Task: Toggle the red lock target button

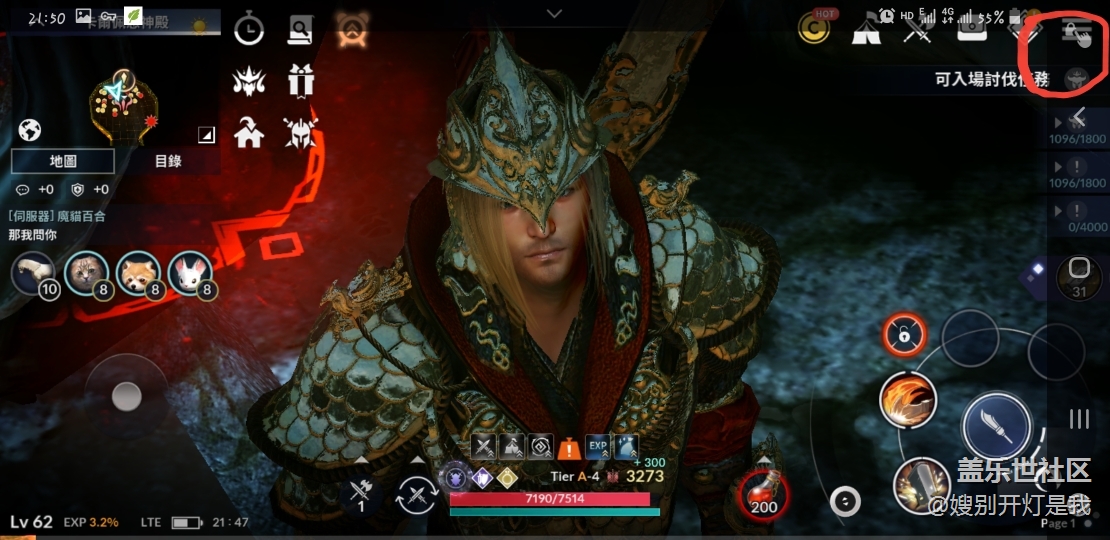Action: tap(904, 335)
